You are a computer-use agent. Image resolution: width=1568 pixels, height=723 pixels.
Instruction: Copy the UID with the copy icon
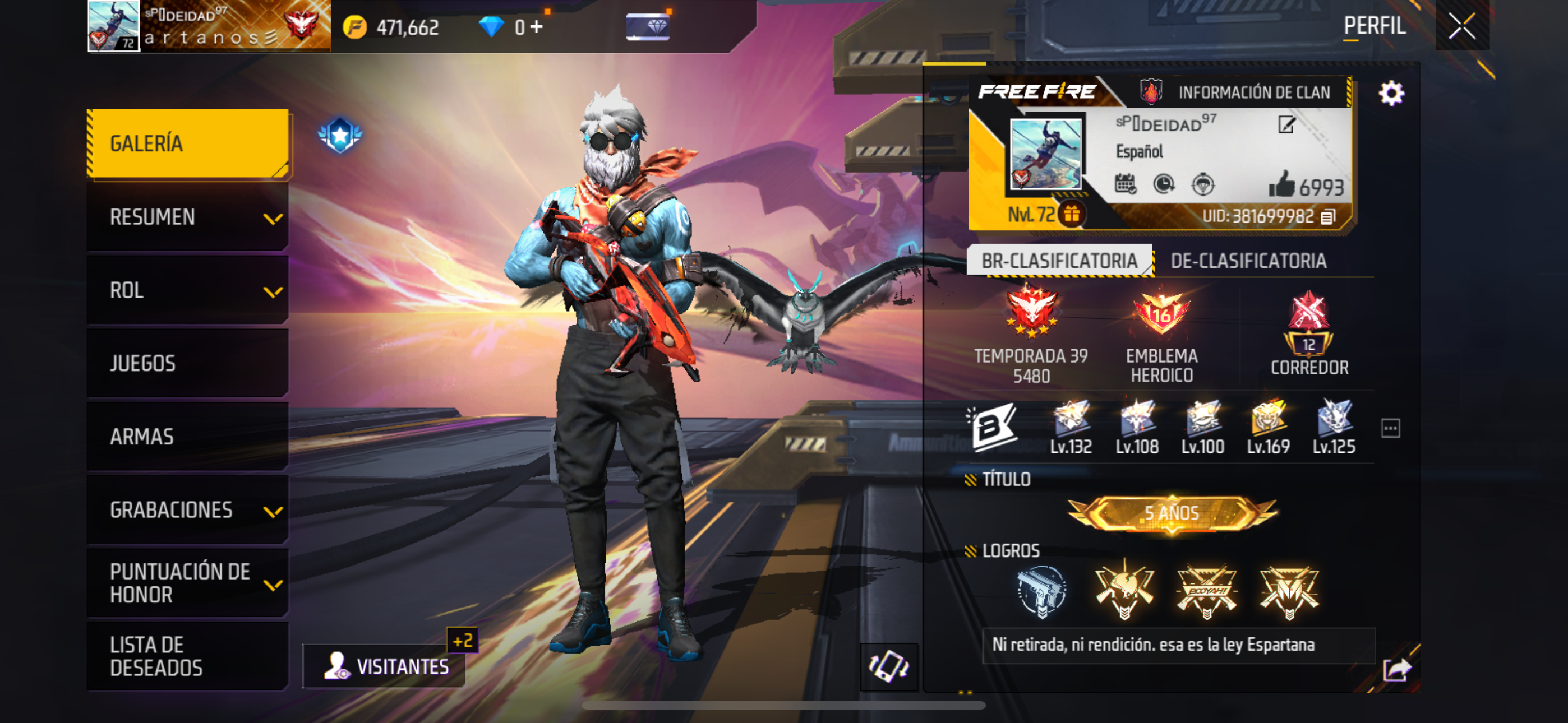coord(1328,217)
